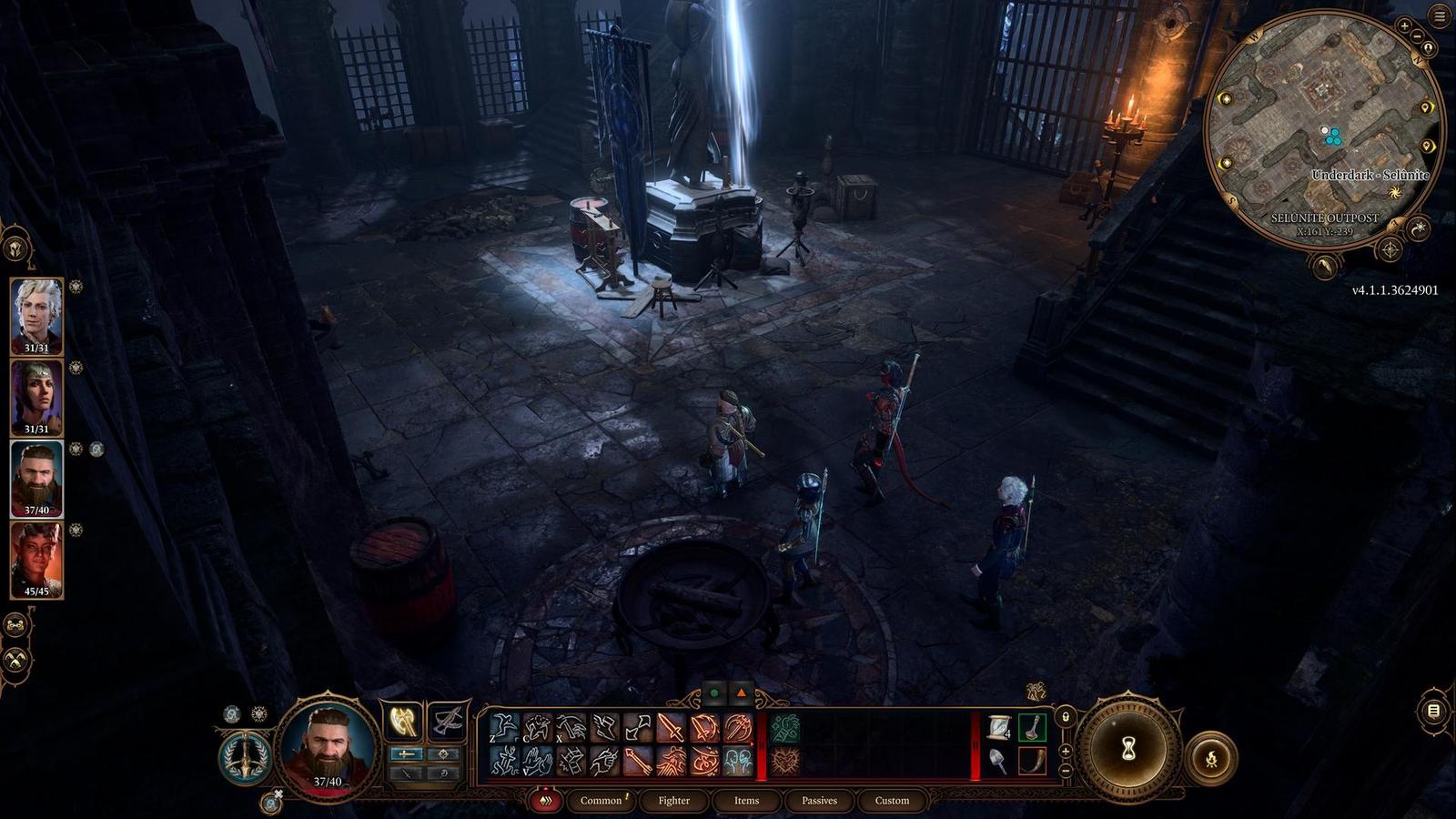Image resolution: width=1456 pixels, height=819 pixels.
Task: Open the Items hotbar tab
Action: 746,801
